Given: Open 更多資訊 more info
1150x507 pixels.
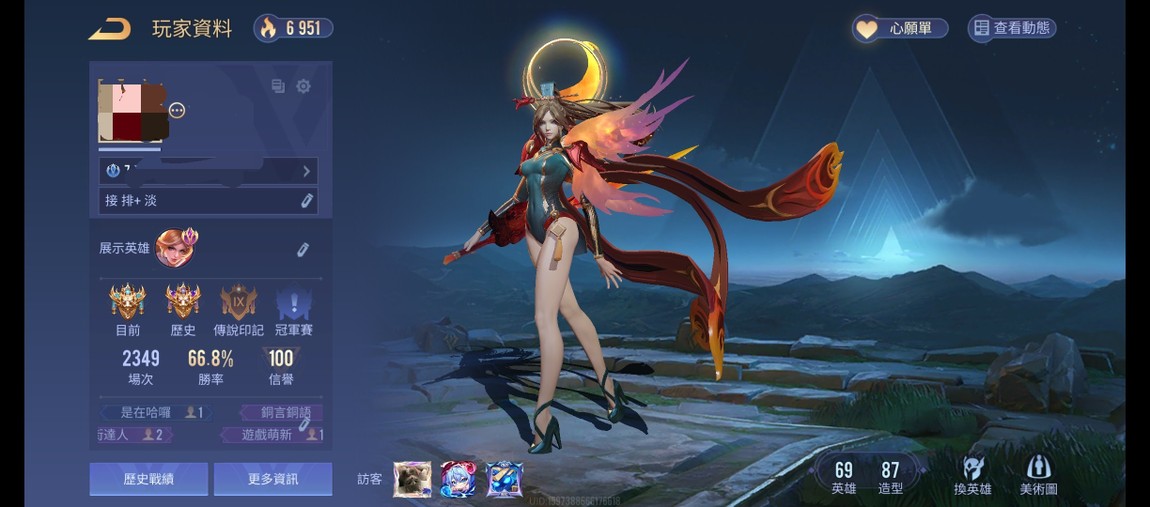Looking at the screenshot, I should [273, 479].
